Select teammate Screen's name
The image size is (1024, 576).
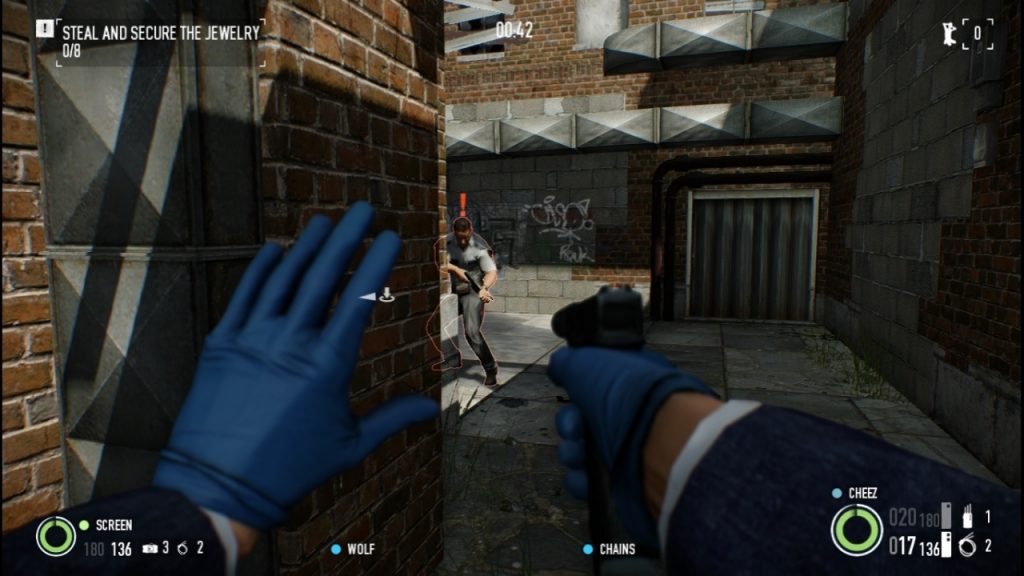(x=113, y=524)
